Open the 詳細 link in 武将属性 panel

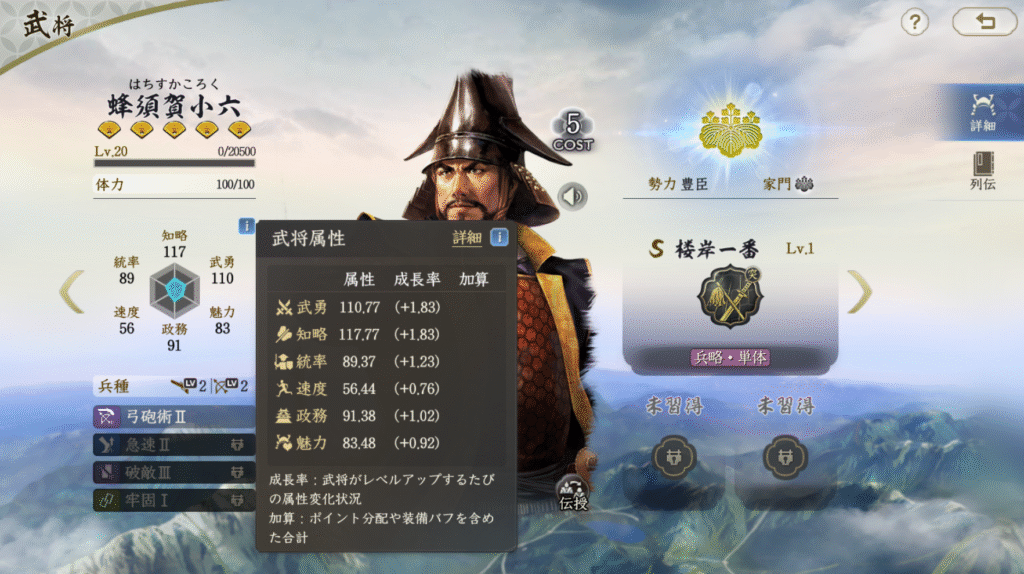point(467,238)
